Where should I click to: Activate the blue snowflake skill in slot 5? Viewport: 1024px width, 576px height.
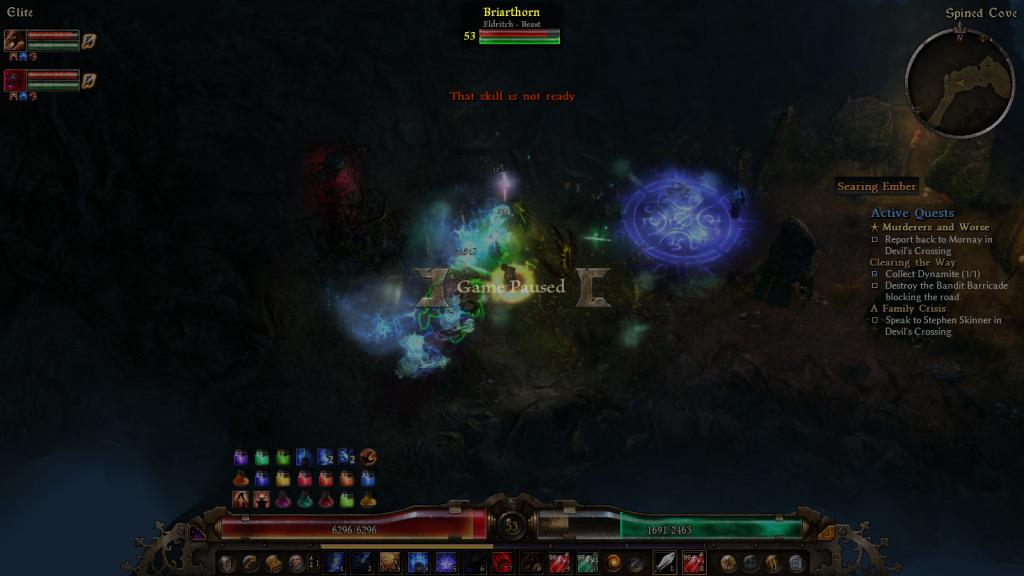click(x=446, y=563)
